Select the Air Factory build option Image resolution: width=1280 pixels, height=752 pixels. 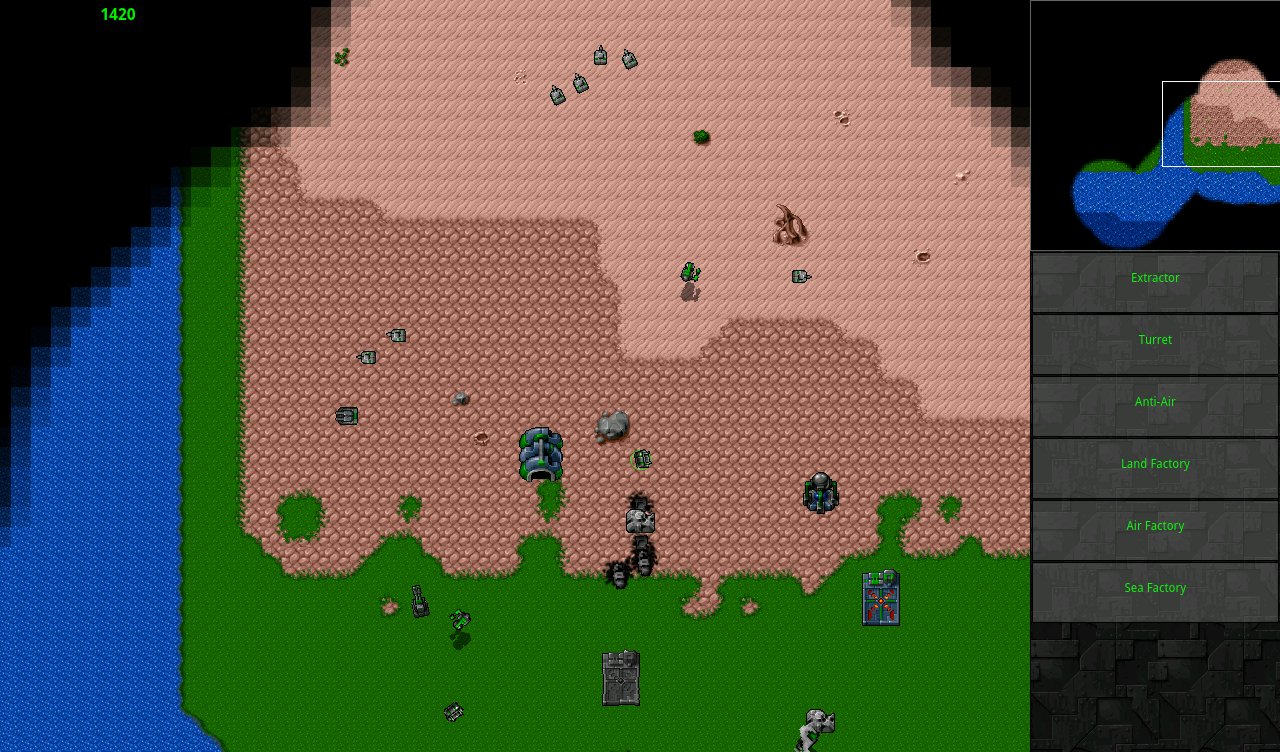pos(1155,526)
